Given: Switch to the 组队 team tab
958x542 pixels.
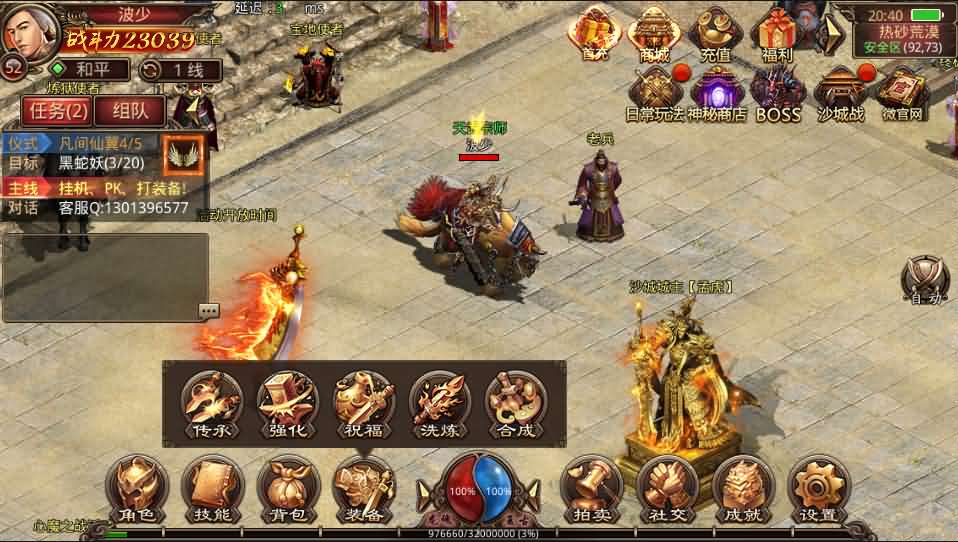Looking at the screenshot, I should pyautogui.click(x=129, y=111).
